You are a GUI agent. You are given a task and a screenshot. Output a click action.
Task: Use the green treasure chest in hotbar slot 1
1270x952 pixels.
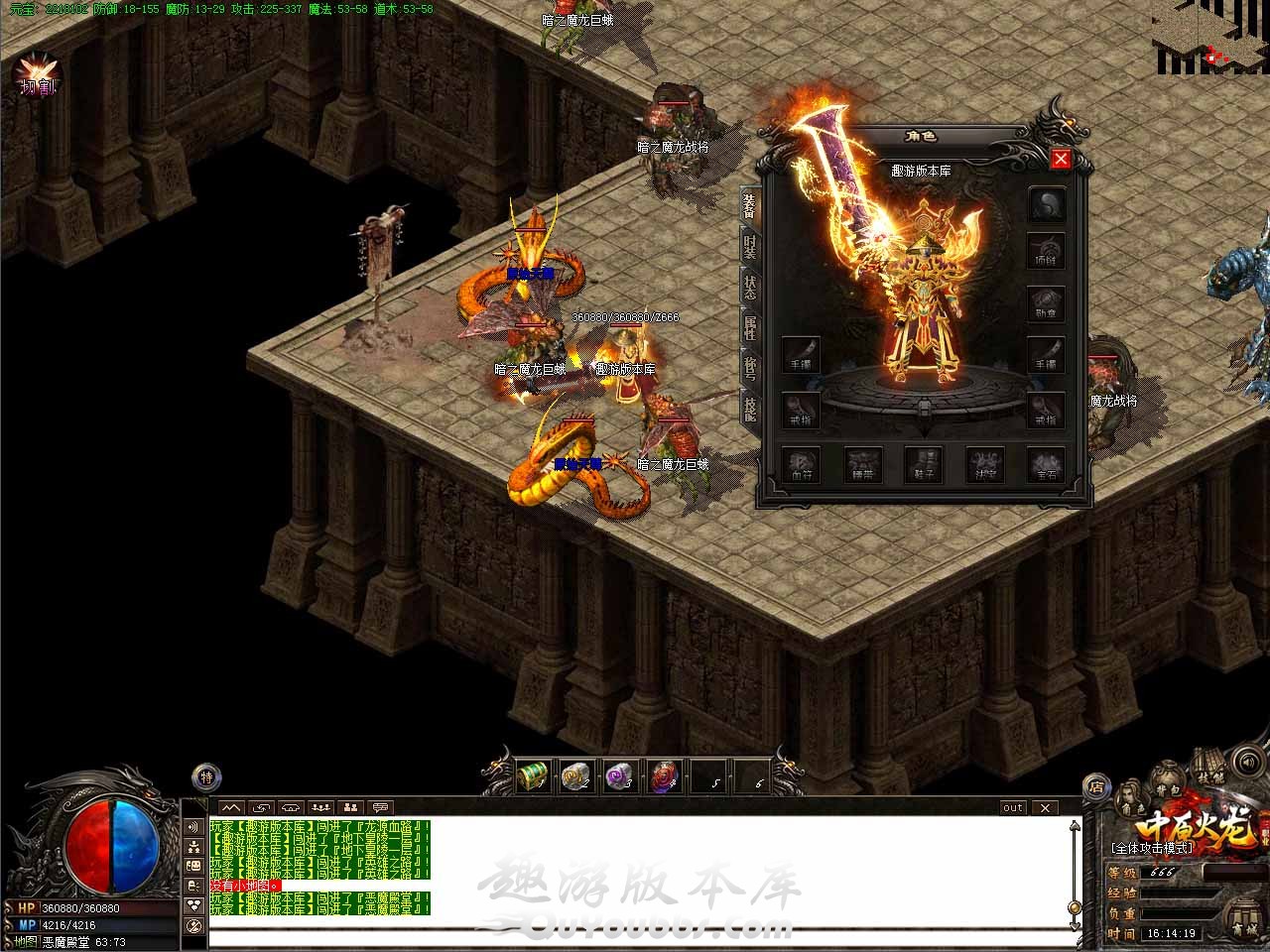click(x=533, y=775)
